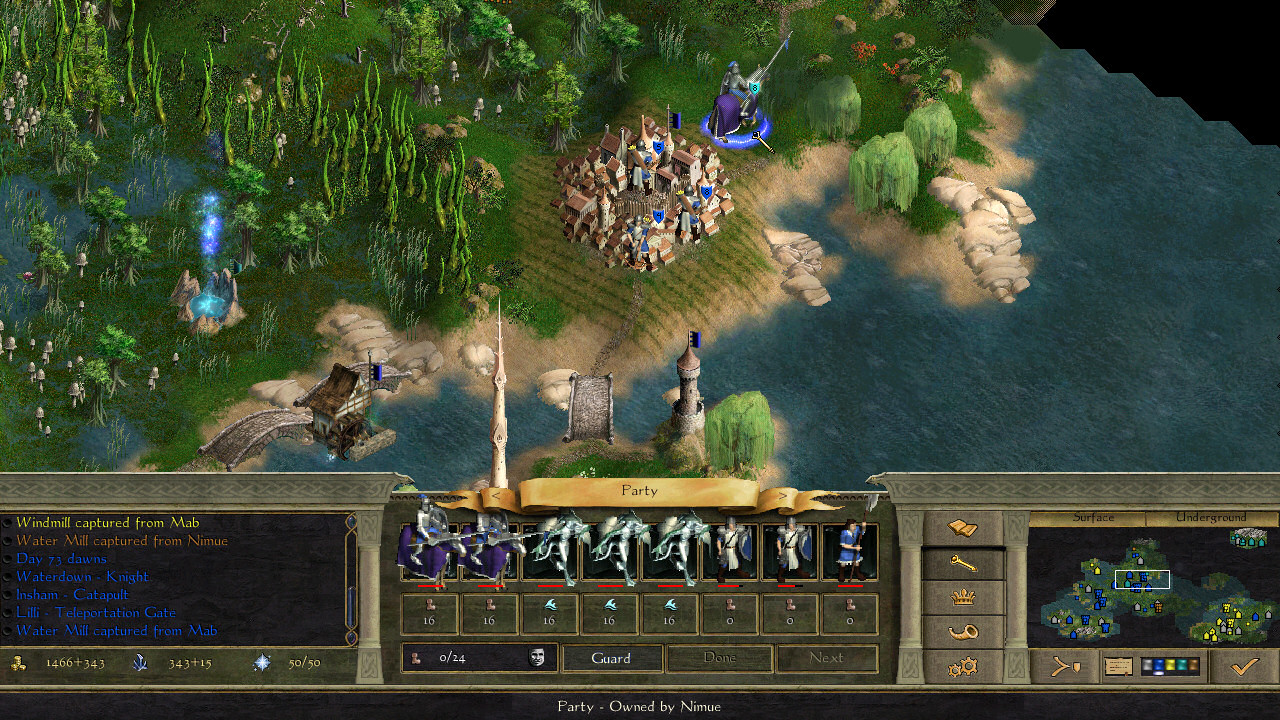The height and width of the screenshot is (720, 1280).
Task: Click the Guard button
Action: (x=611, y=658)
